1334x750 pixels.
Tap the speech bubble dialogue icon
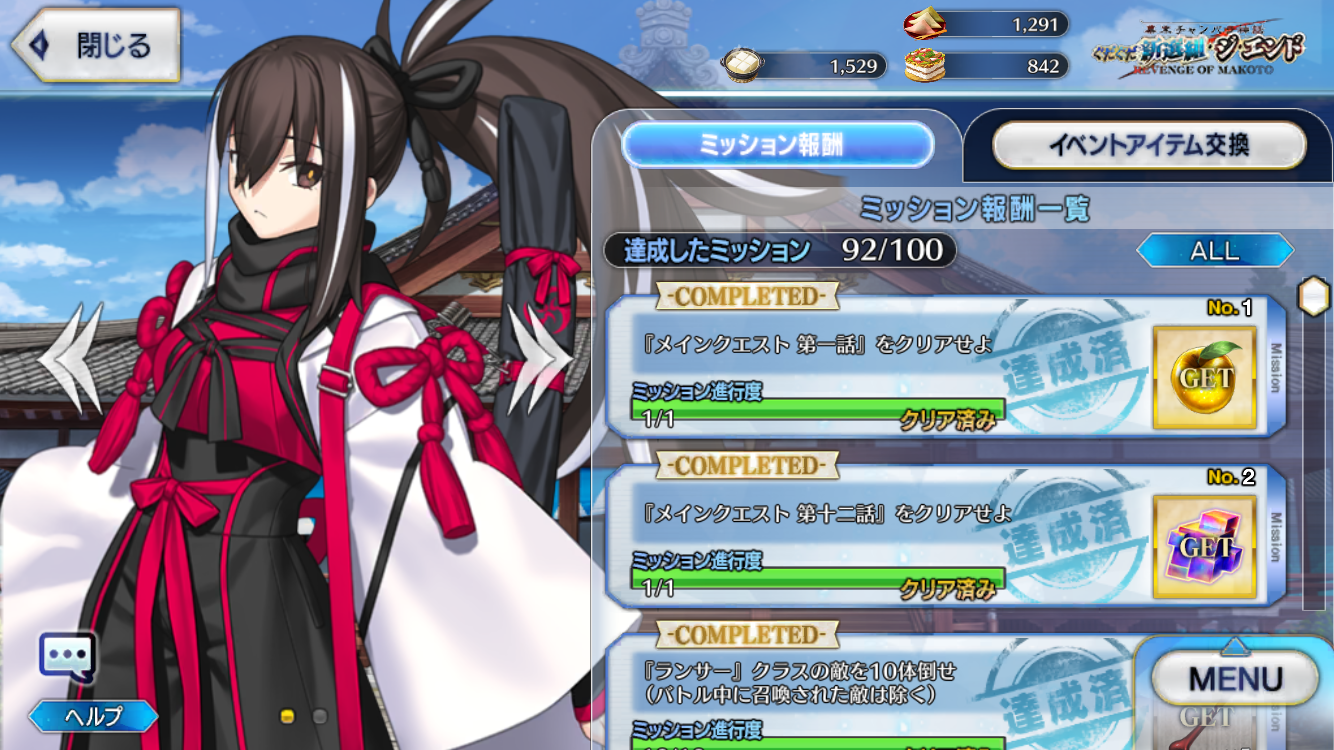[67, 657]
